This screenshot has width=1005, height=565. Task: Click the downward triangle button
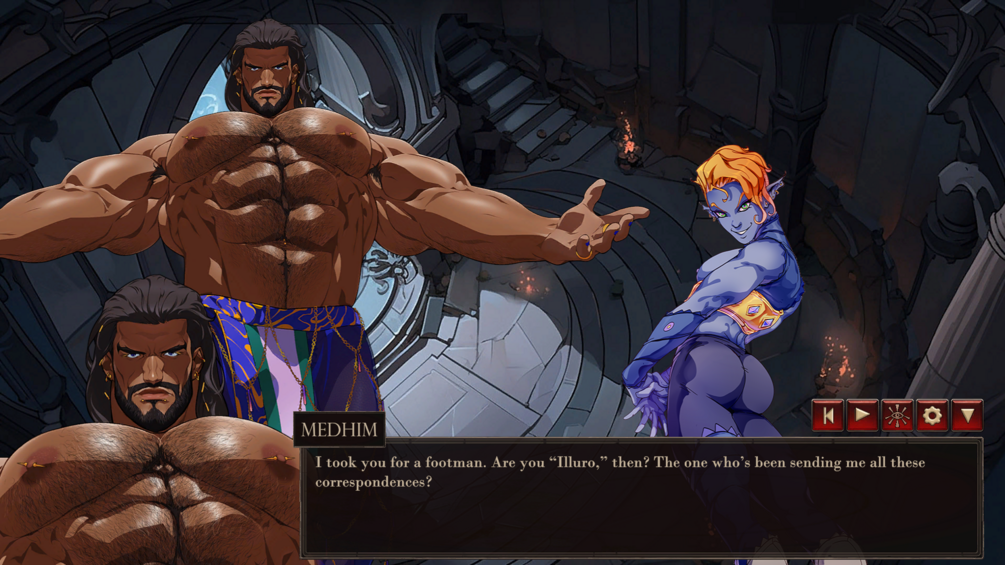point(967,415)
